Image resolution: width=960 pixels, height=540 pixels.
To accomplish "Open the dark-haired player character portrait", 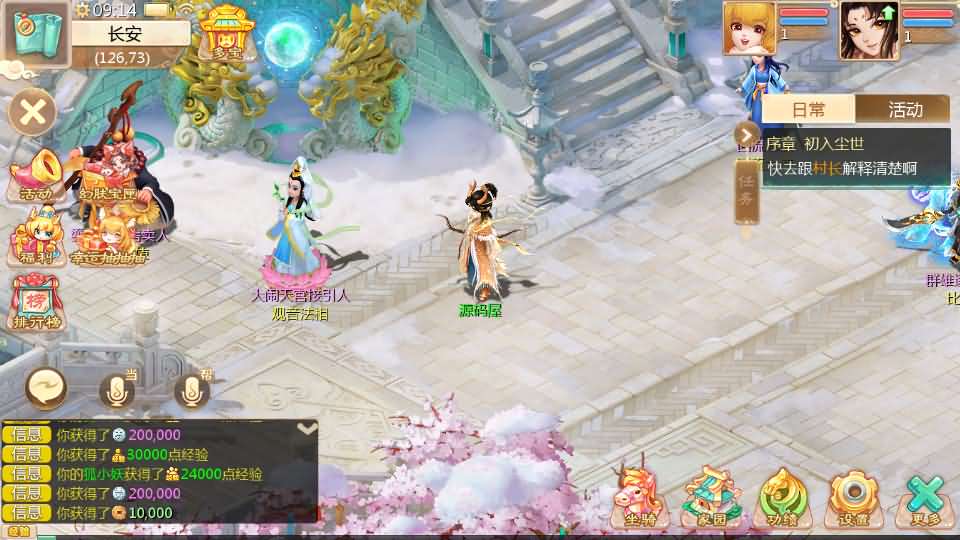I will tap(868, 28).
